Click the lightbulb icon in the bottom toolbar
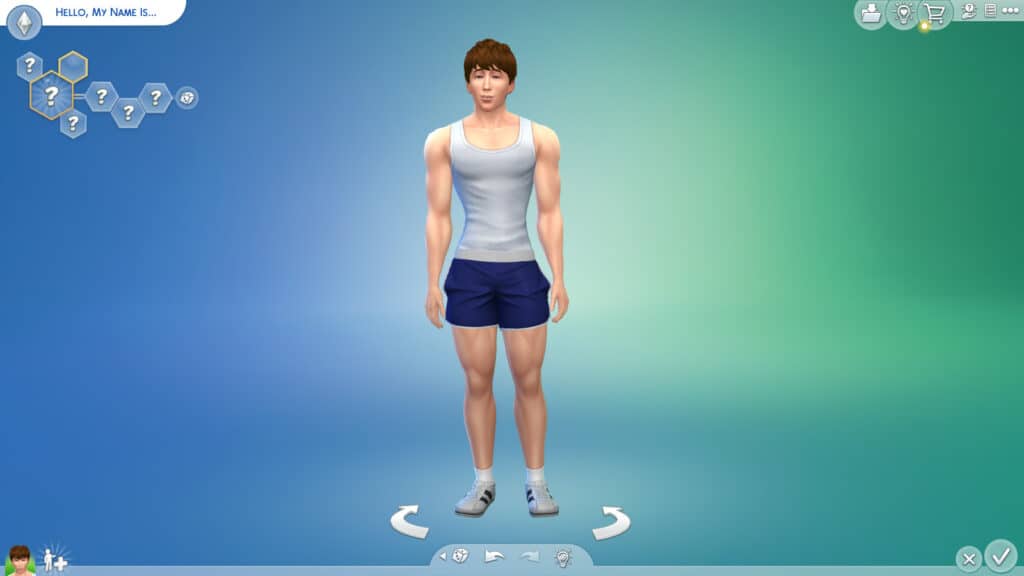 [x=563, y=557]
